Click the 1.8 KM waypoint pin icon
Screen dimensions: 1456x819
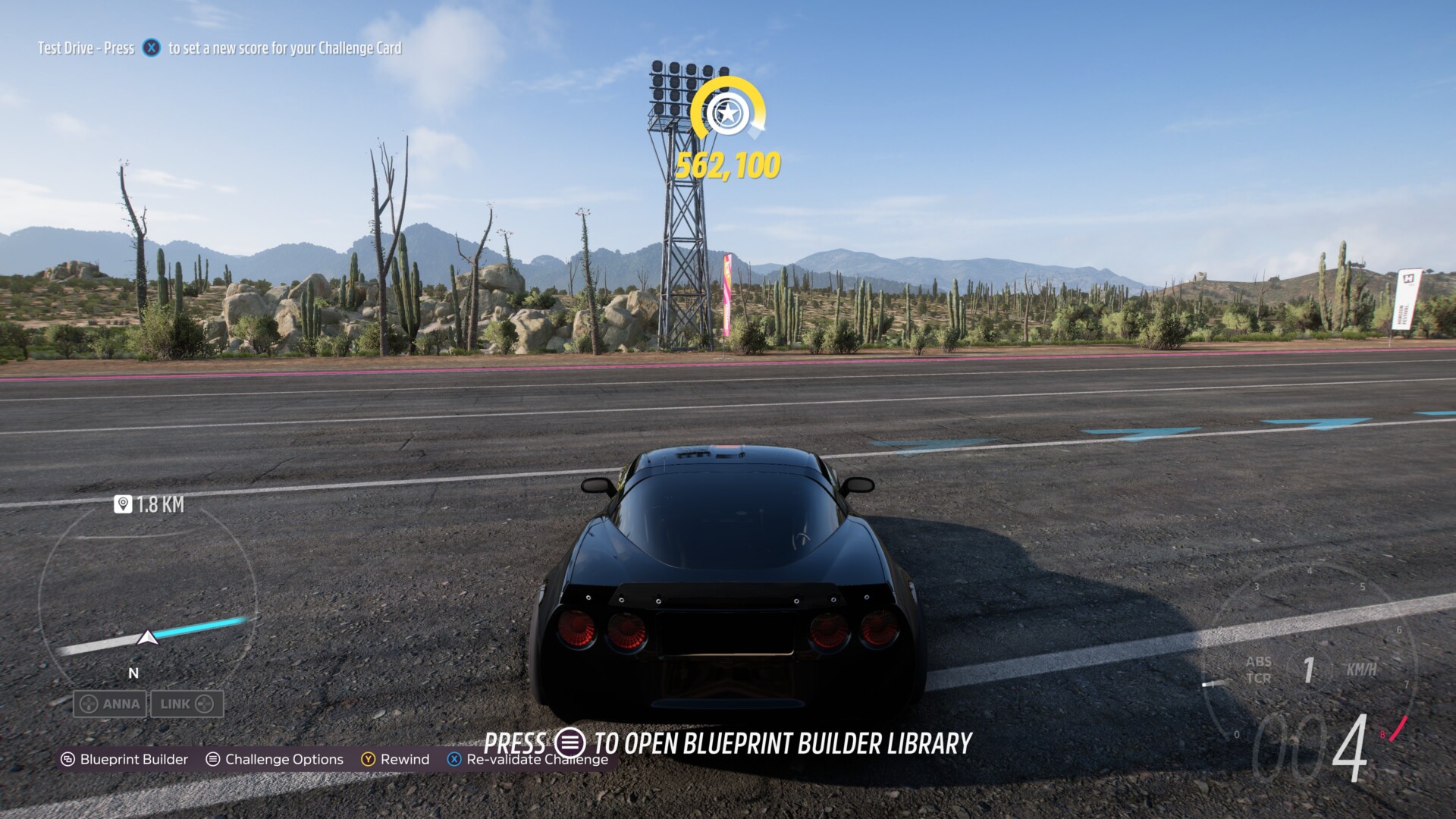coord(123,504)
